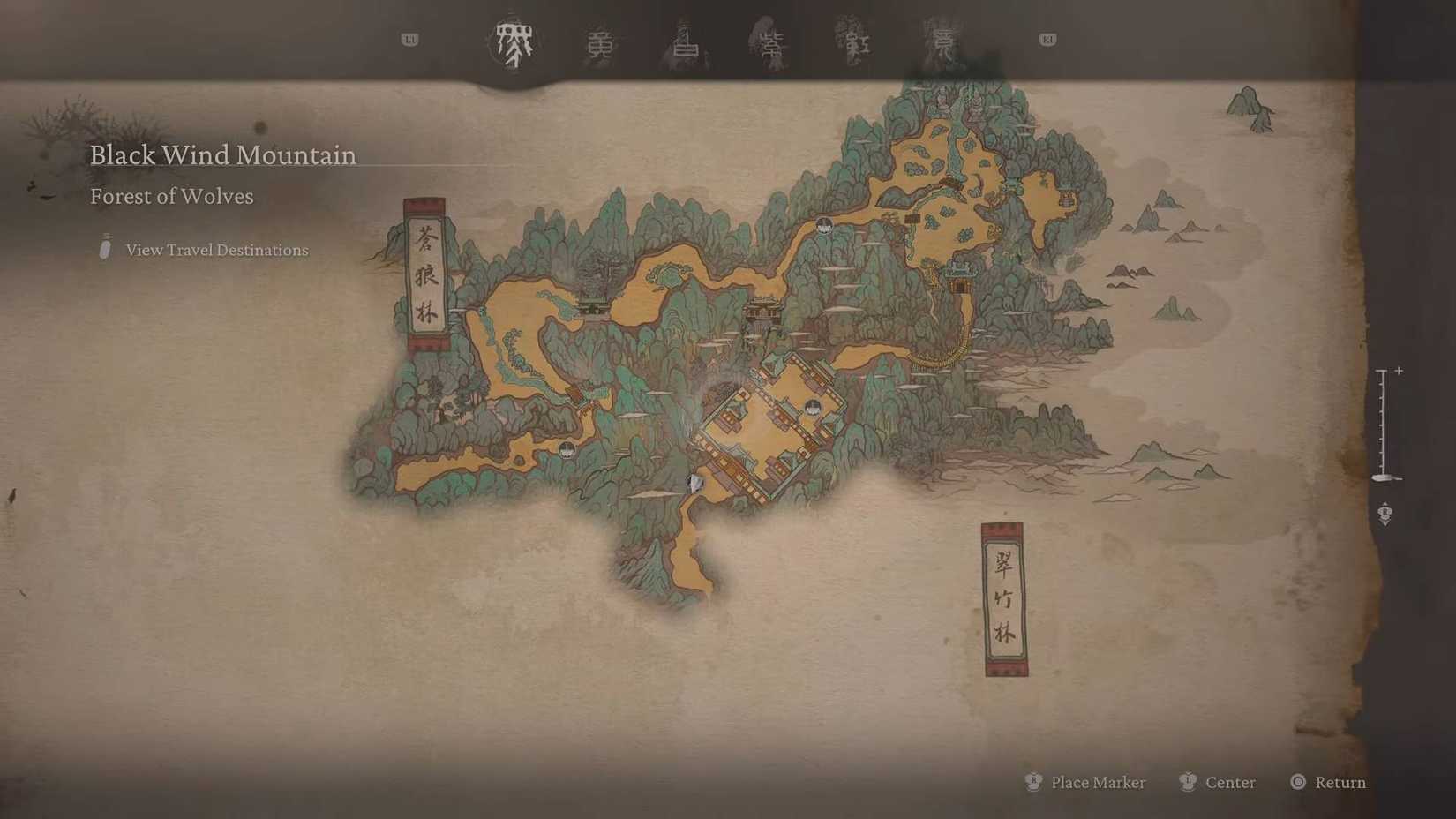Click the stick icon next to Center
The height and width of the screenshot is (819, 1456).
[x=1189, y=782]
